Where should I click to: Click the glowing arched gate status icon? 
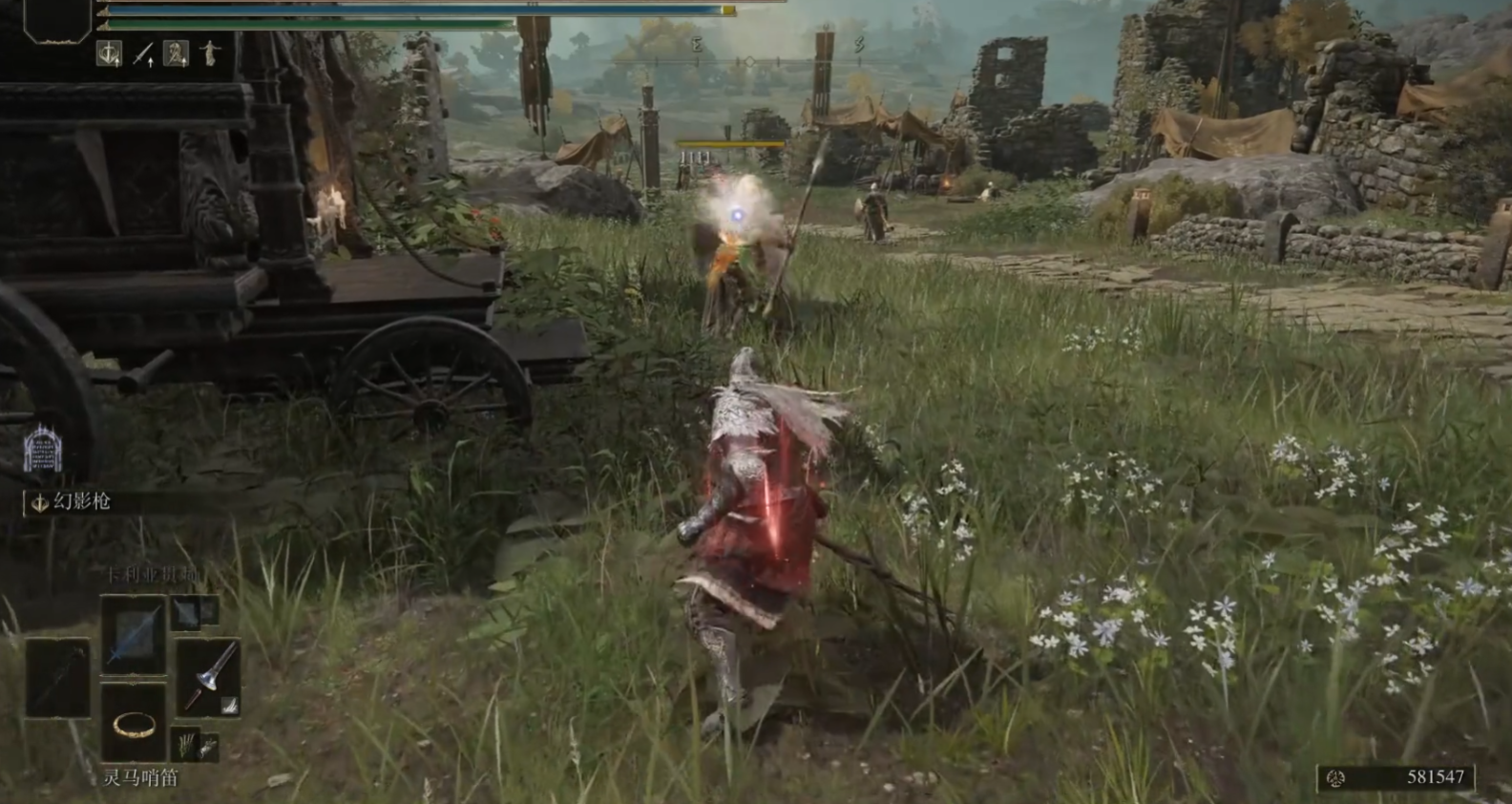pyautogui.click(x=42, y=449)
